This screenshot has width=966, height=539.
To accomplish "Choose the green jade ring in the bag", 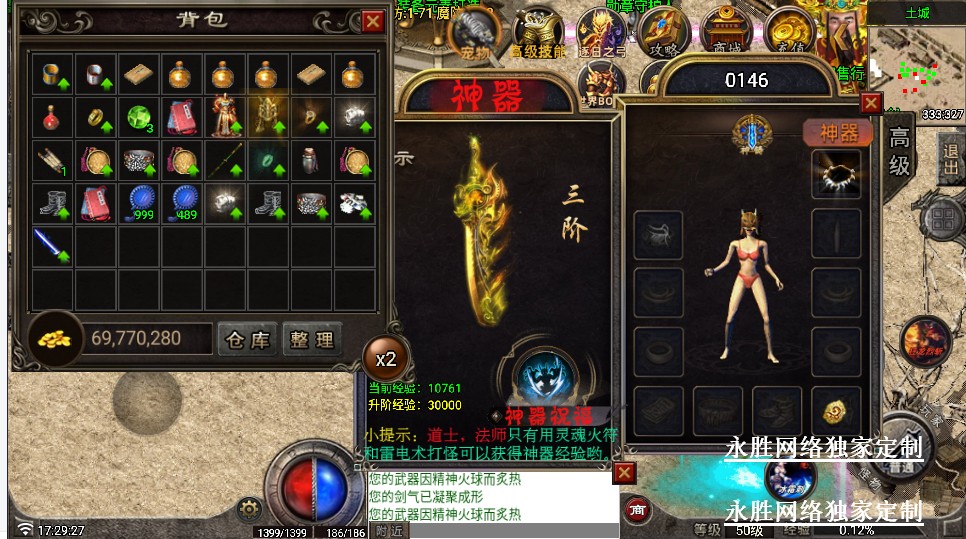I will coord(267,160).
